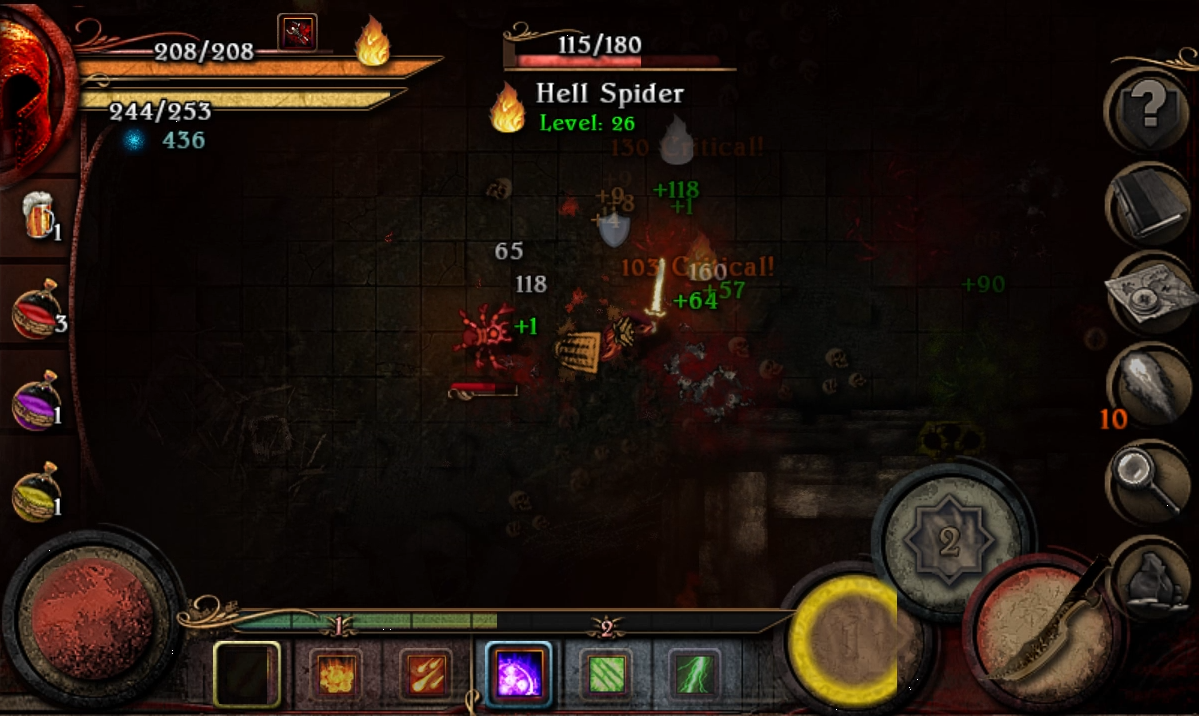1199x716 pixels.
Task: Cast the meteor shower skill
Action: (x=425, y=672)
